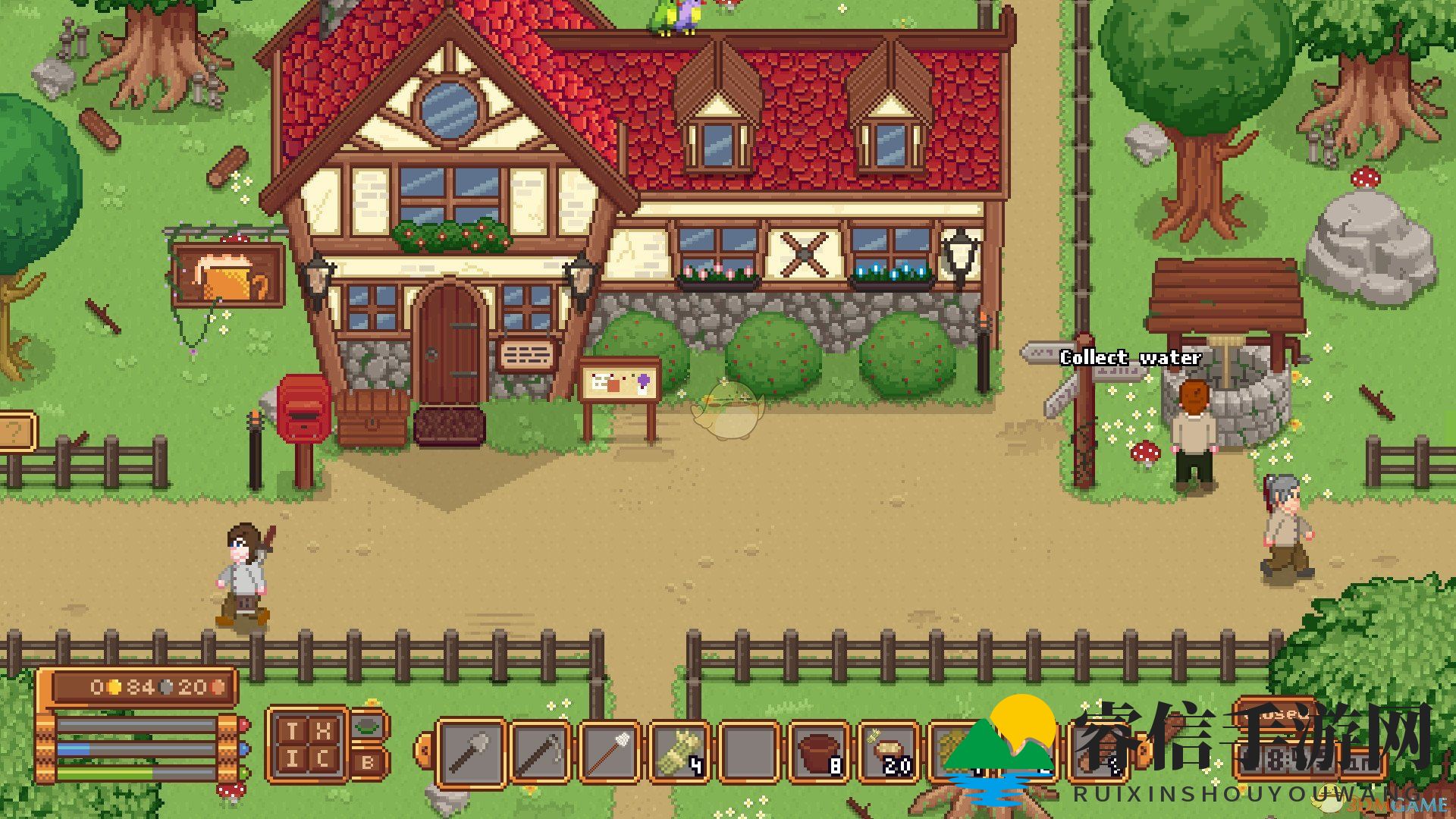Open the menu tile labeled T
Viewport: 1456px width, 819px height.
[x=293, y=731]
